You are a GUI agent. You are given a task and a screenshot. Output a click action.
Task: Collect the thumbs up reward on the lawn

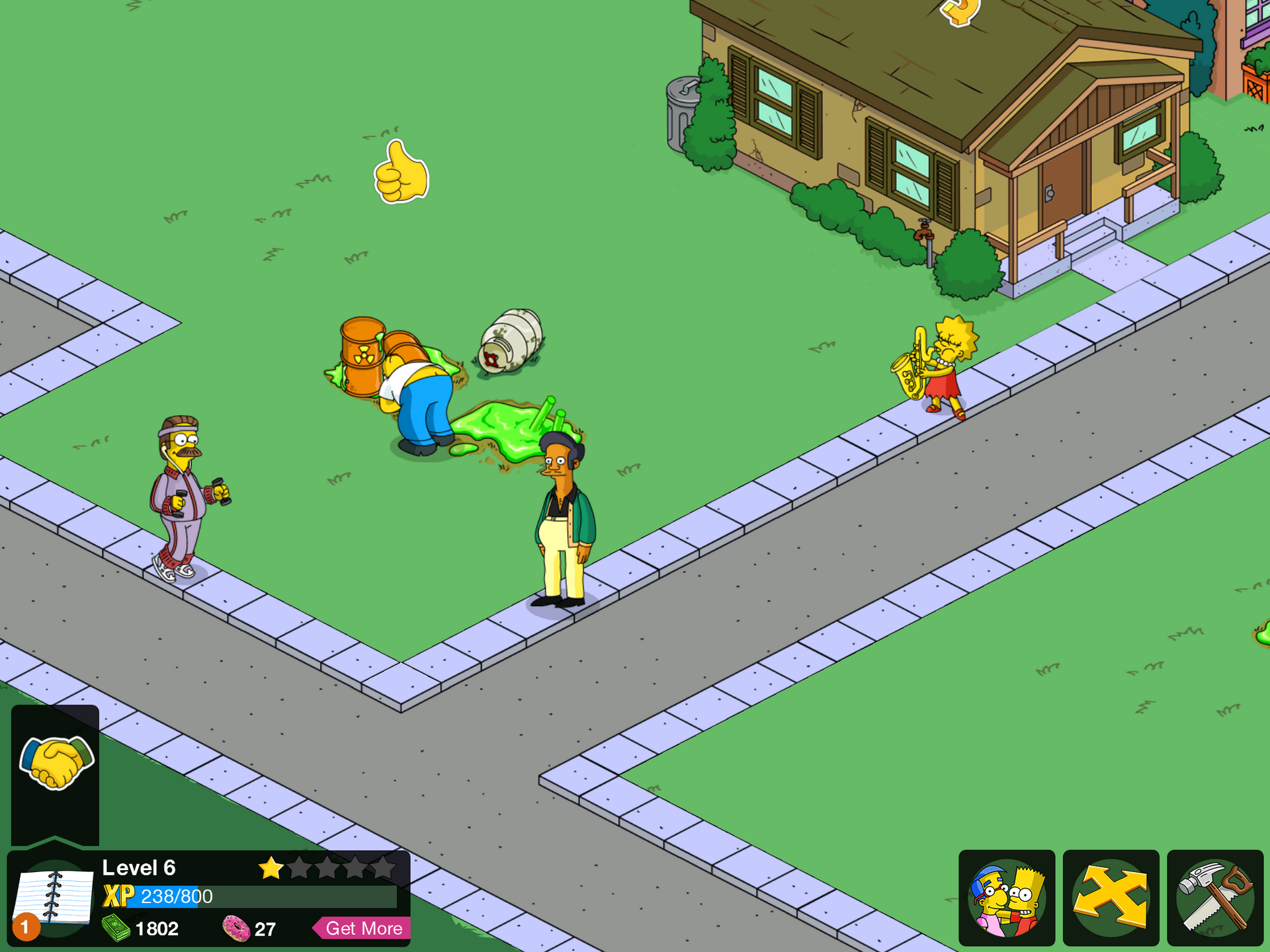[400, 171]
